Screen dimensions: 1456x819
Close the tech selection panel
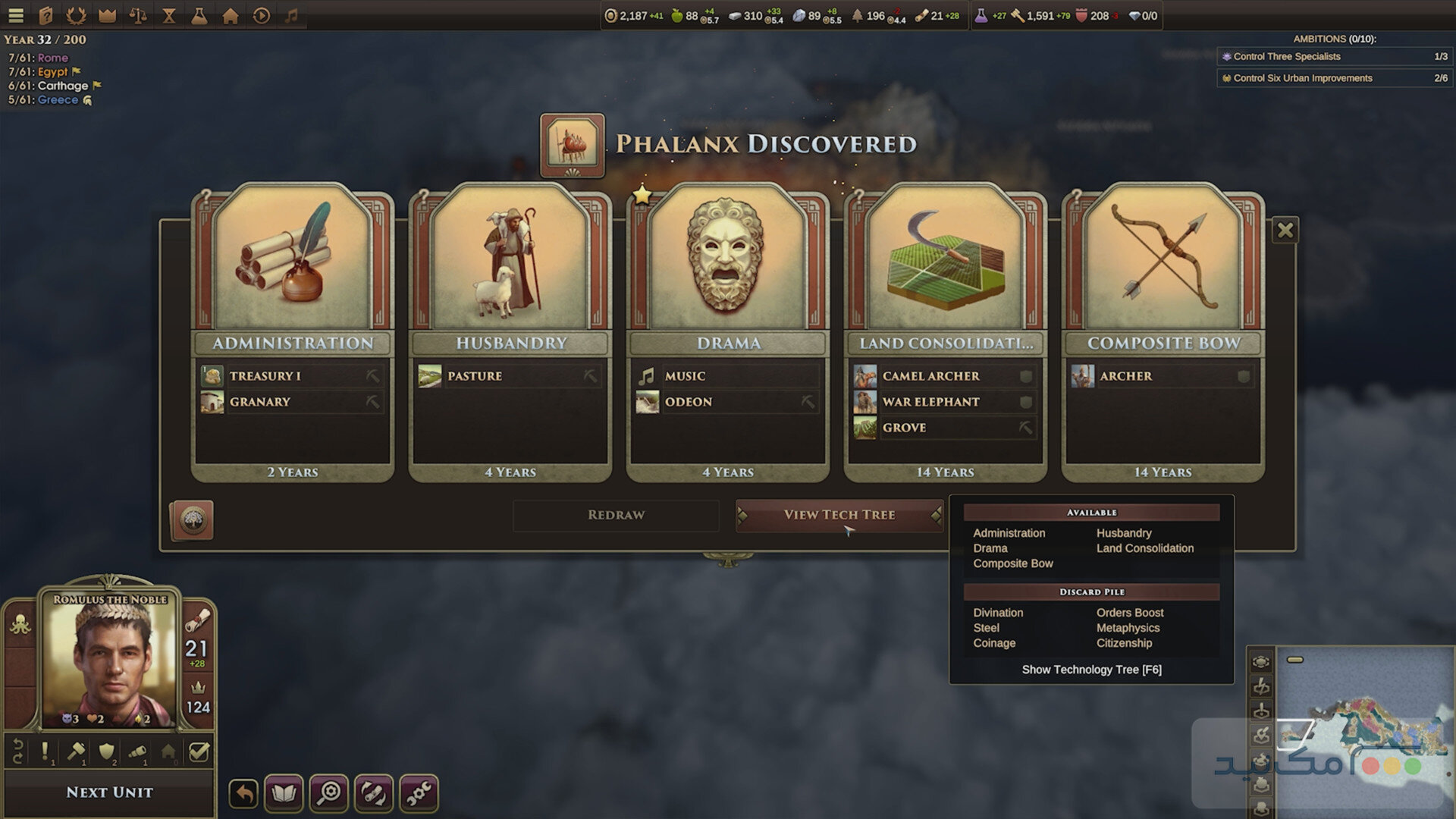click(x=1285, y=230)
